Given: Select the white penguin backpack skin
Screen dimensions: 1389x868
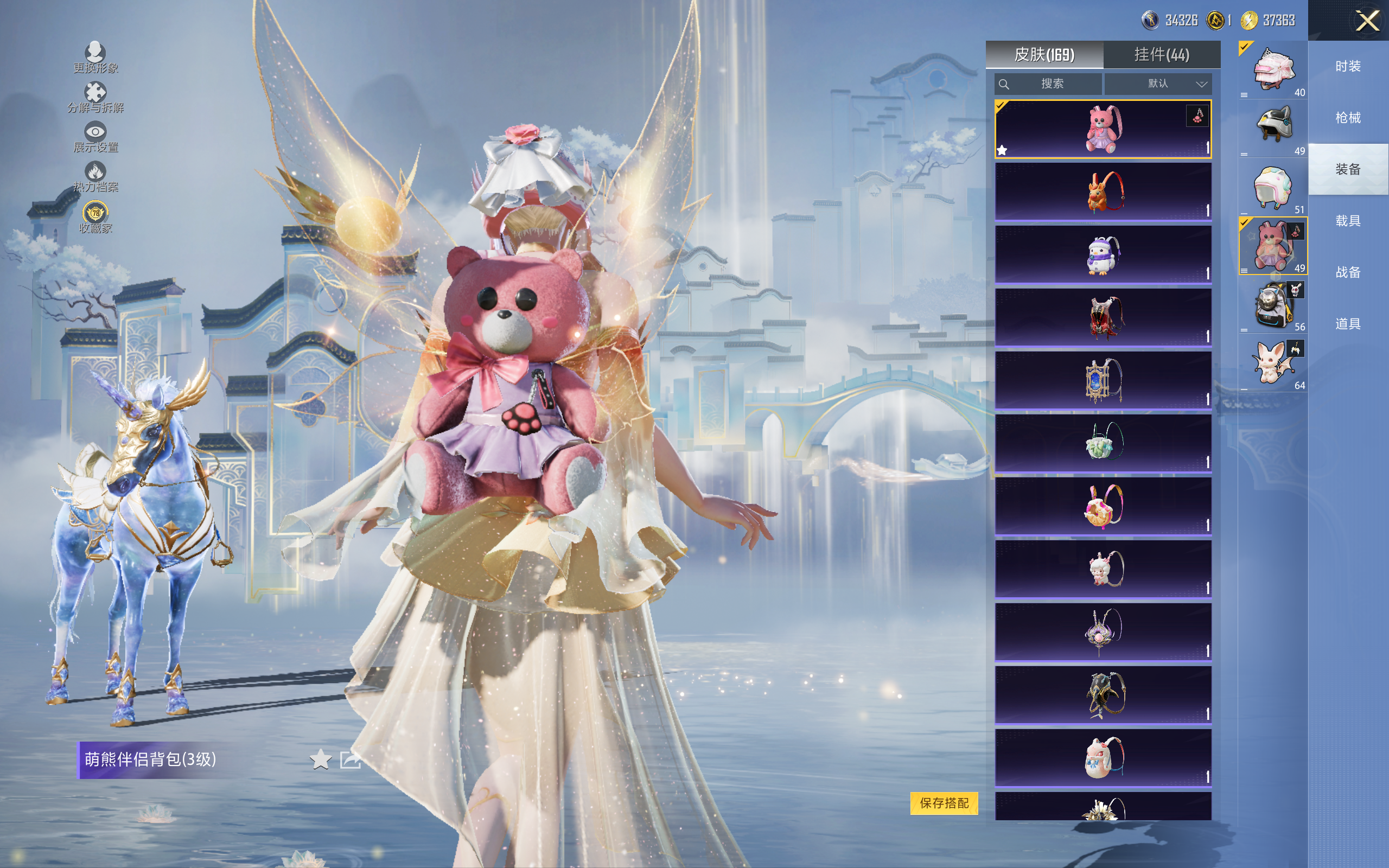Looking at the screenshot, I should [1103, 255].
